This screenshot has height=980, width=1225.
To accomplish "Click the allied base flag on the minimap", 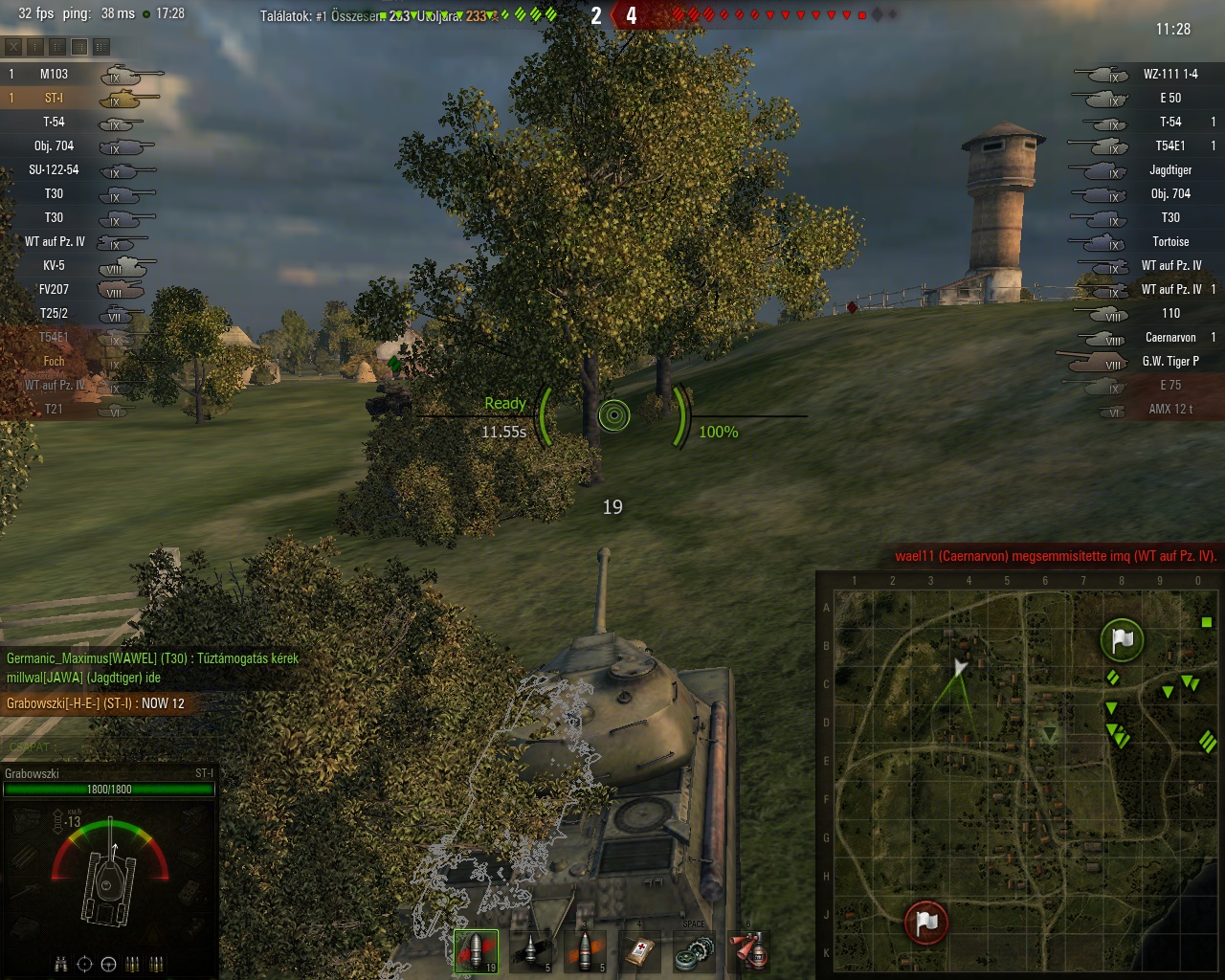I will [1122, 640].
